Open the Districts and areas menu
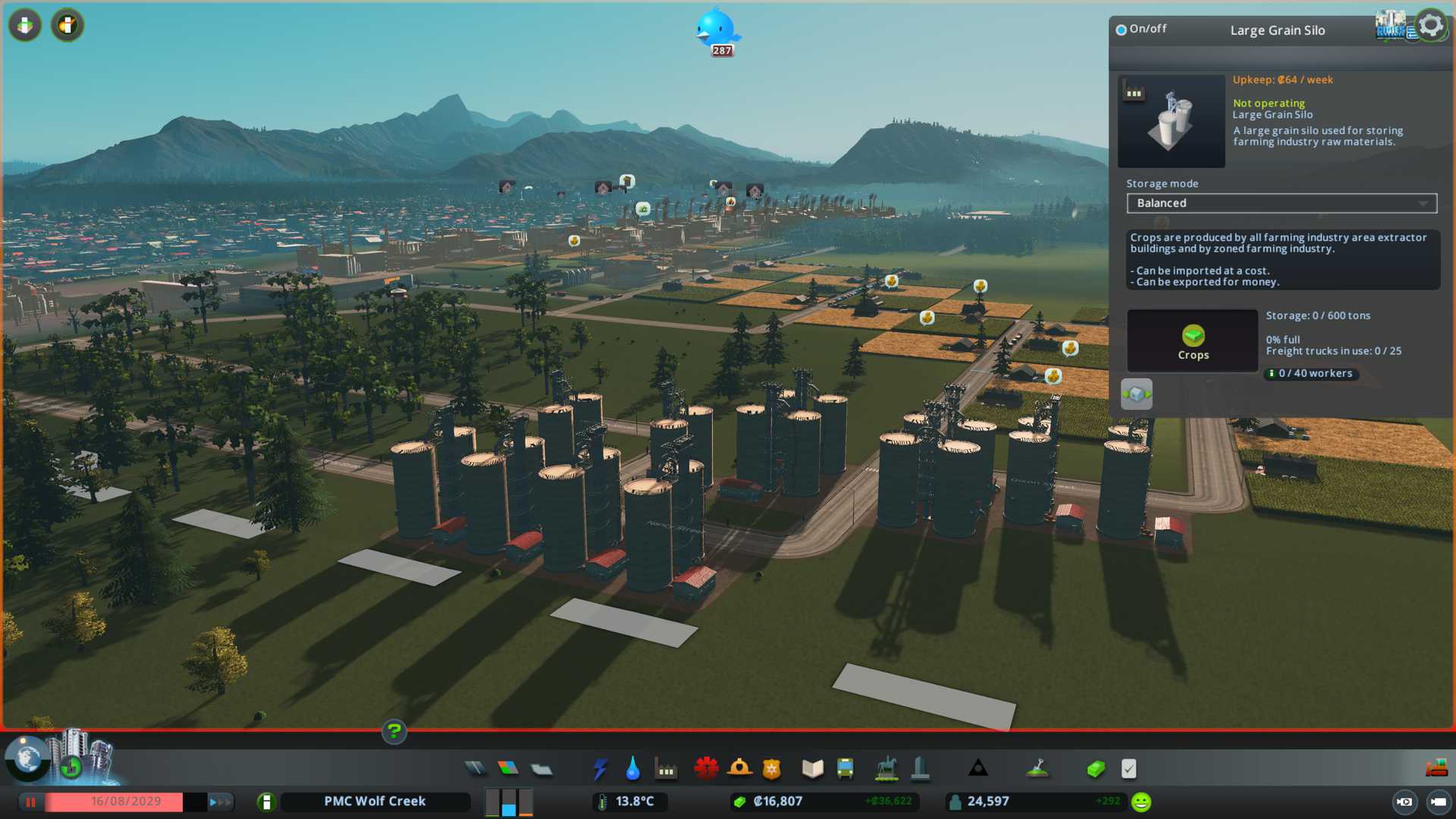Viewport: 1456px width, 819px height. [541, 769]
